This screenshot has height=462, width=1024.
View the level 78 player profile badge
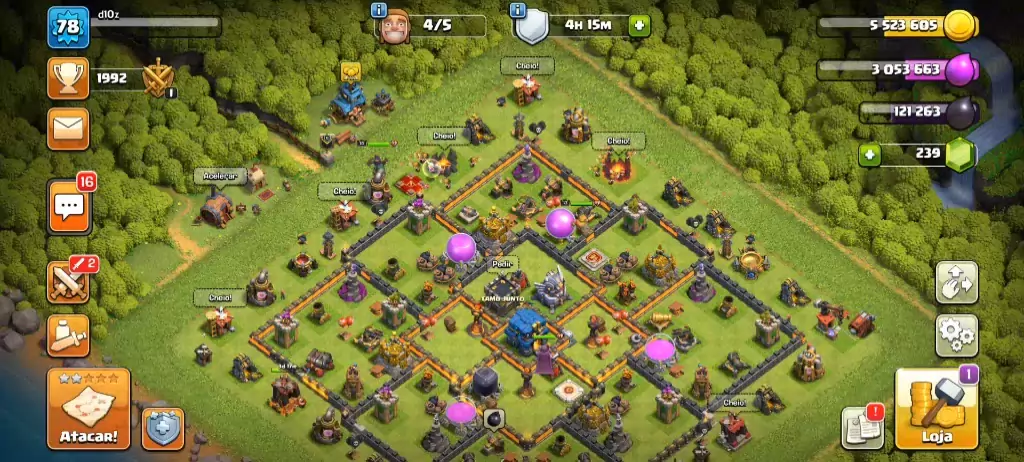click(68, 27)
